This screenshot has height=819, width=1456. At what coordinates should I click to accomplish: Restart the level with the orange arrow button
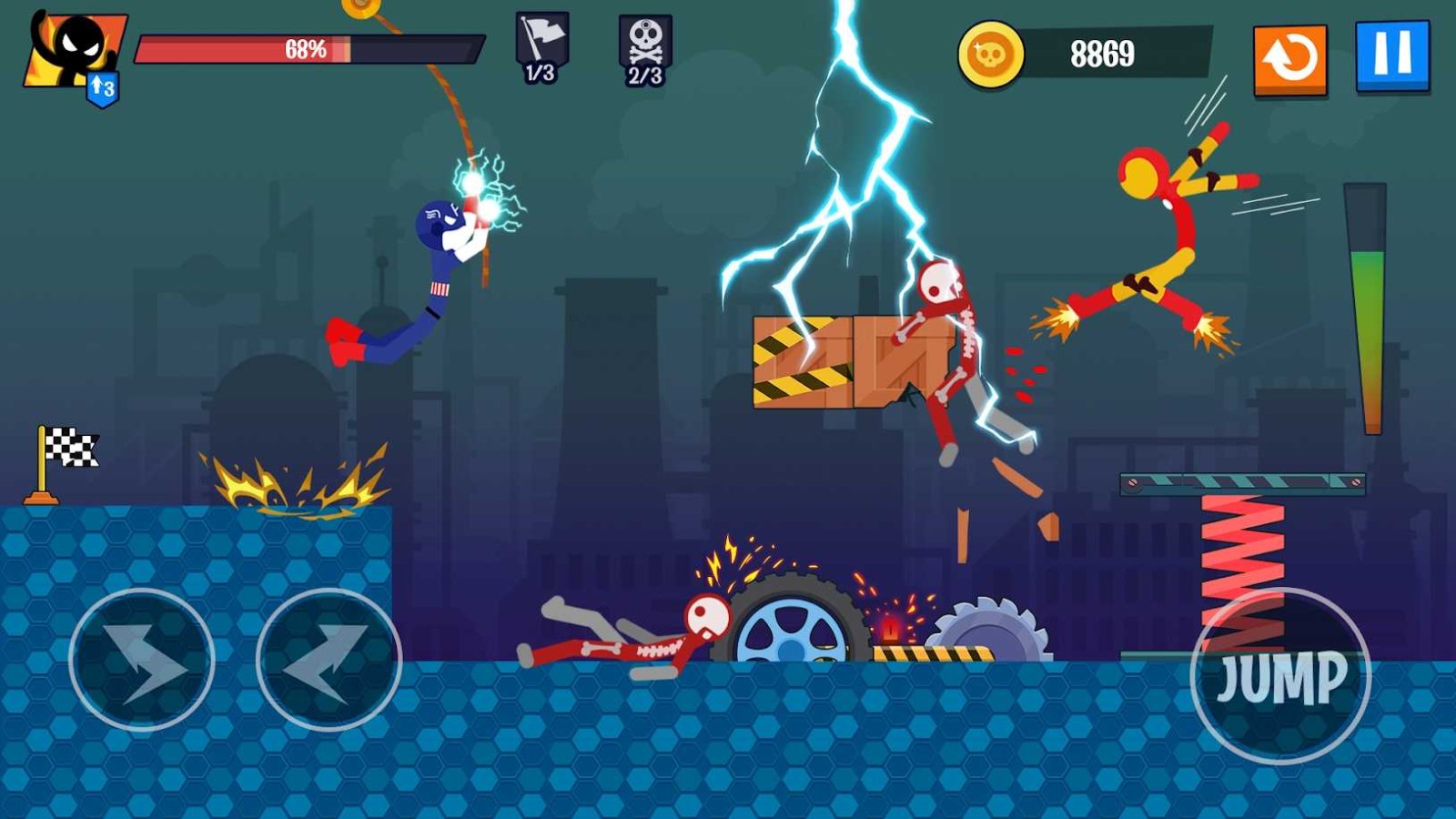click(1289, 59)
